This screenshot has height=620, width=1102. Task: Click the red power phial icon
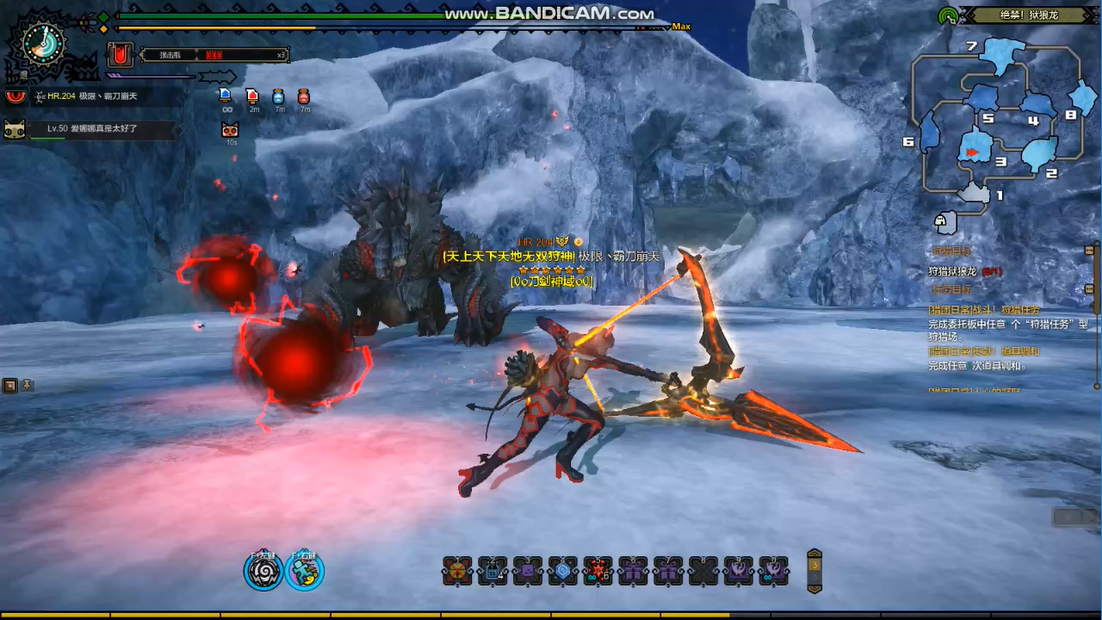coord(121,54)
